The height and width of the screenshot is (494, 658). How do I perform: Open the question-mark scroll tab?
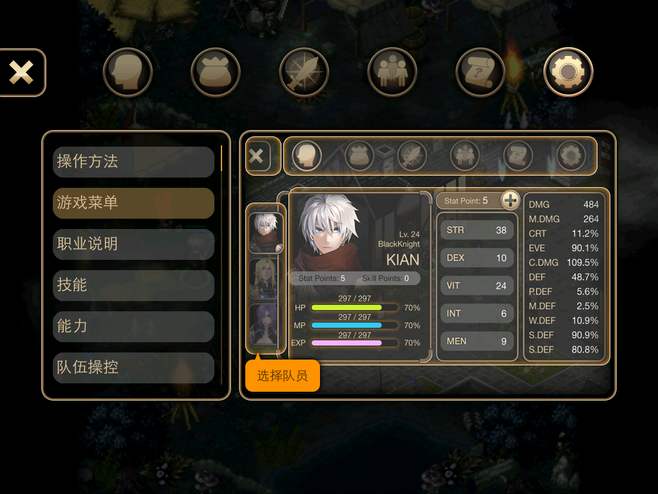pyautogui.click(x=480, y=72)
